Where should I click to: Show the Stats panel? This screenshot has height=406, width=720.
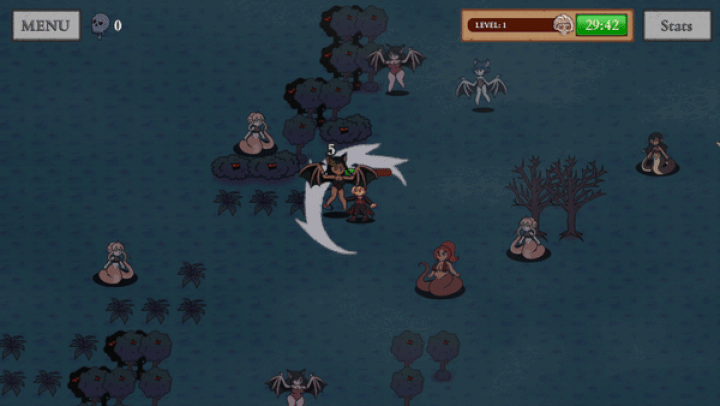(x=676, y=26)
